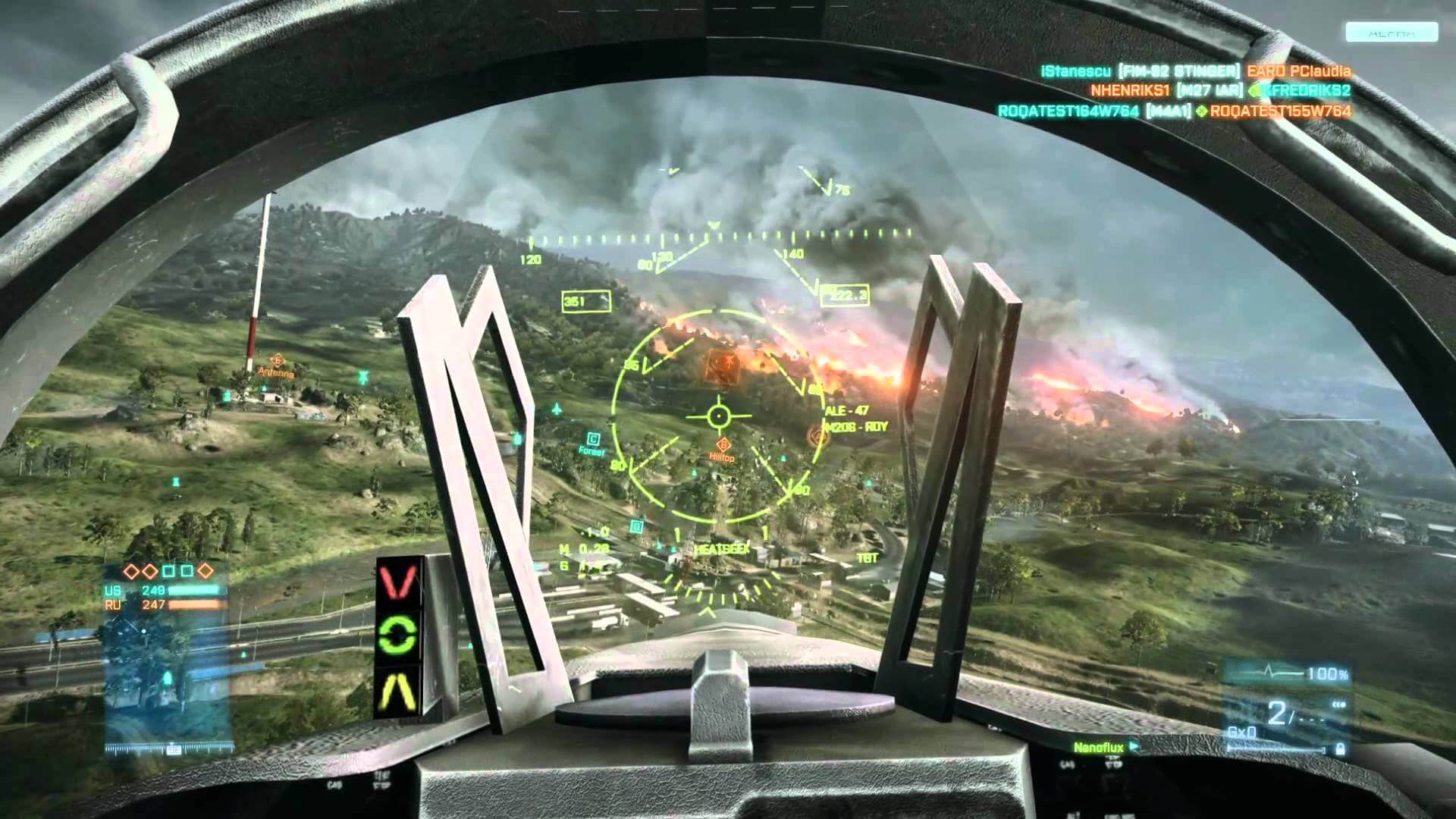Click iStanescu in the kill feed
1456x819 pixels.
(x=1076, y=71)
